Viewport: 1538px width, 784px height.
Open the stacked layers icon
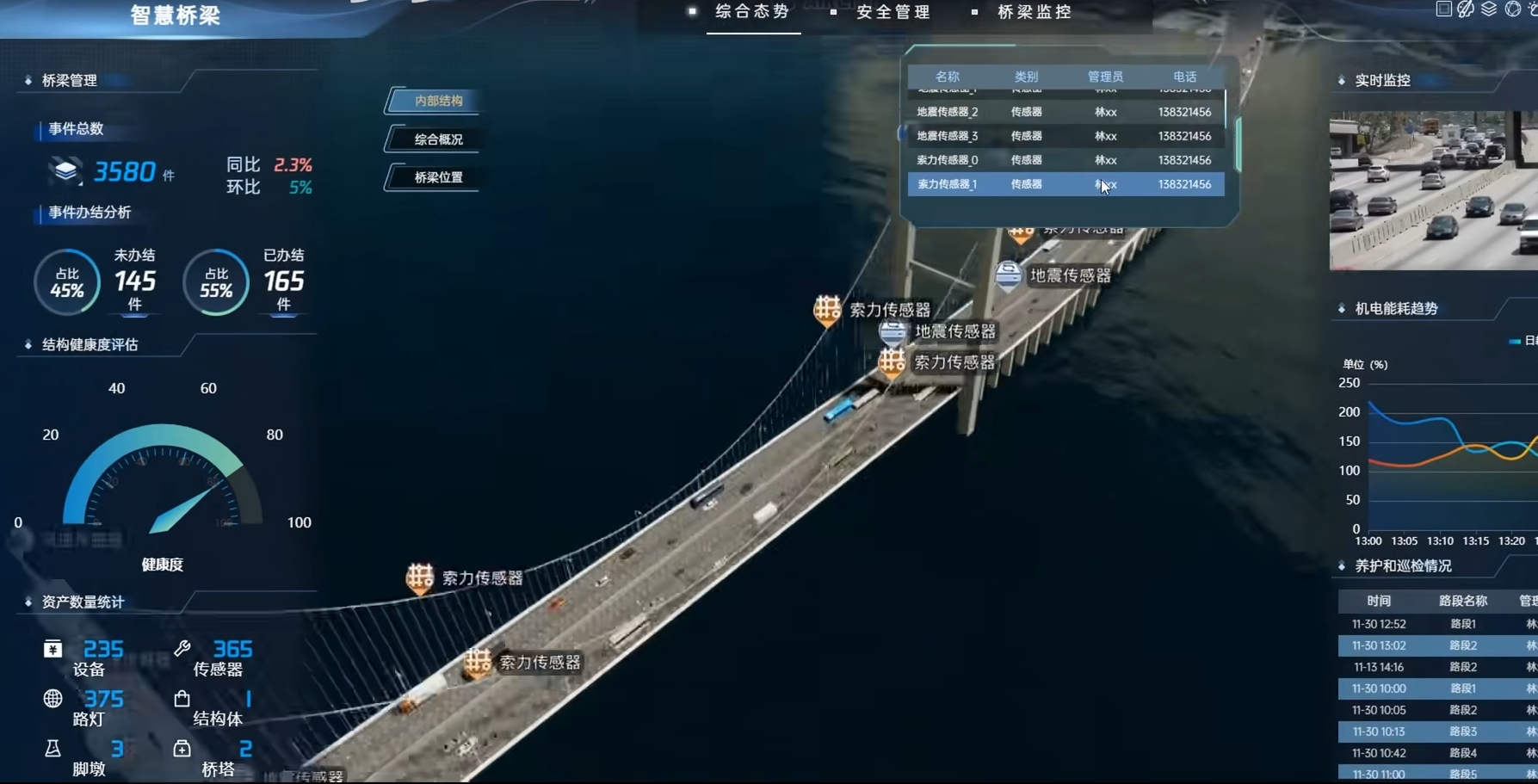[x=1489, y=9]
